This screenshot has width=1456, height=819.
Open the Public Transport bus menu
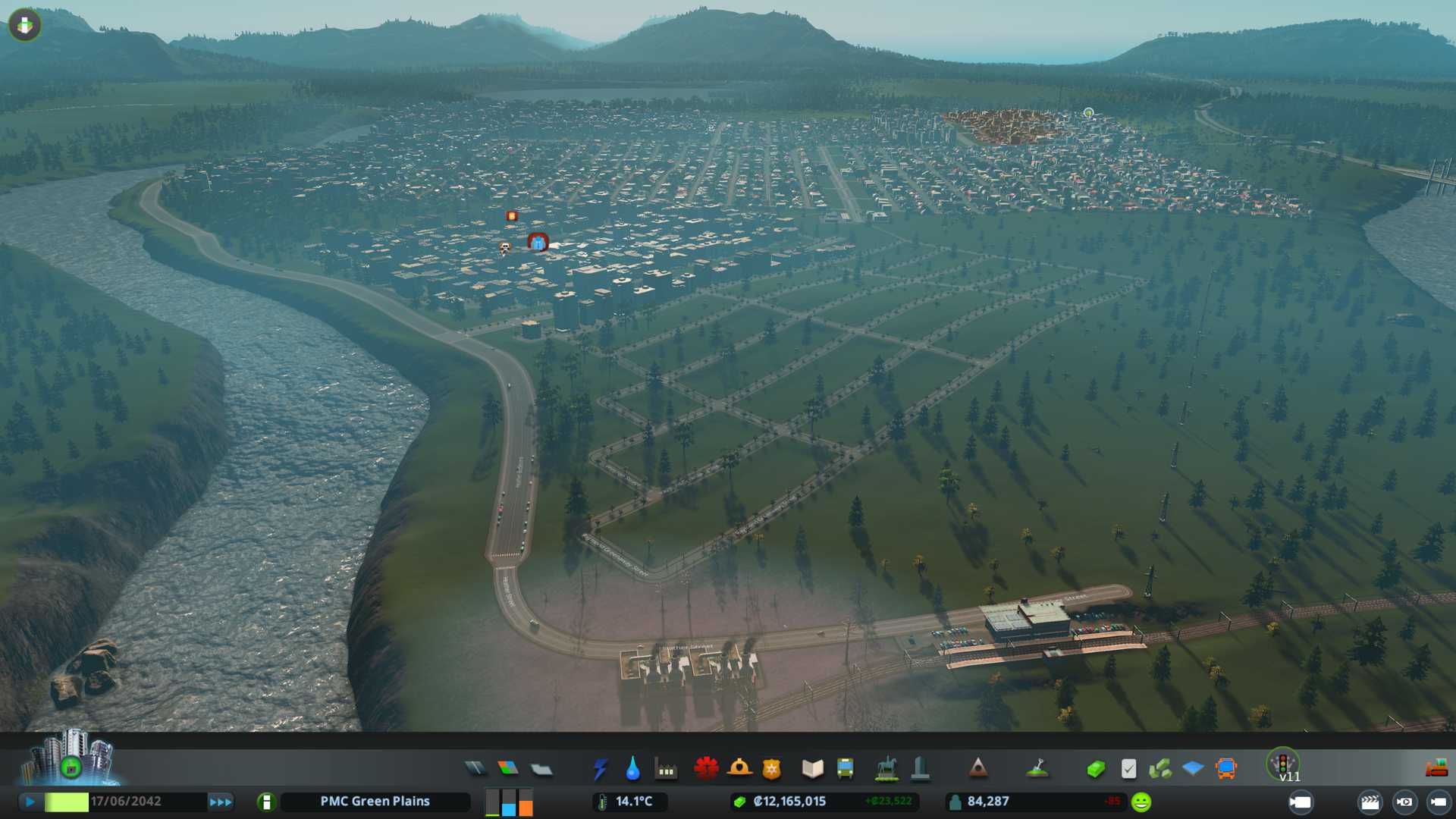point(845,769)
